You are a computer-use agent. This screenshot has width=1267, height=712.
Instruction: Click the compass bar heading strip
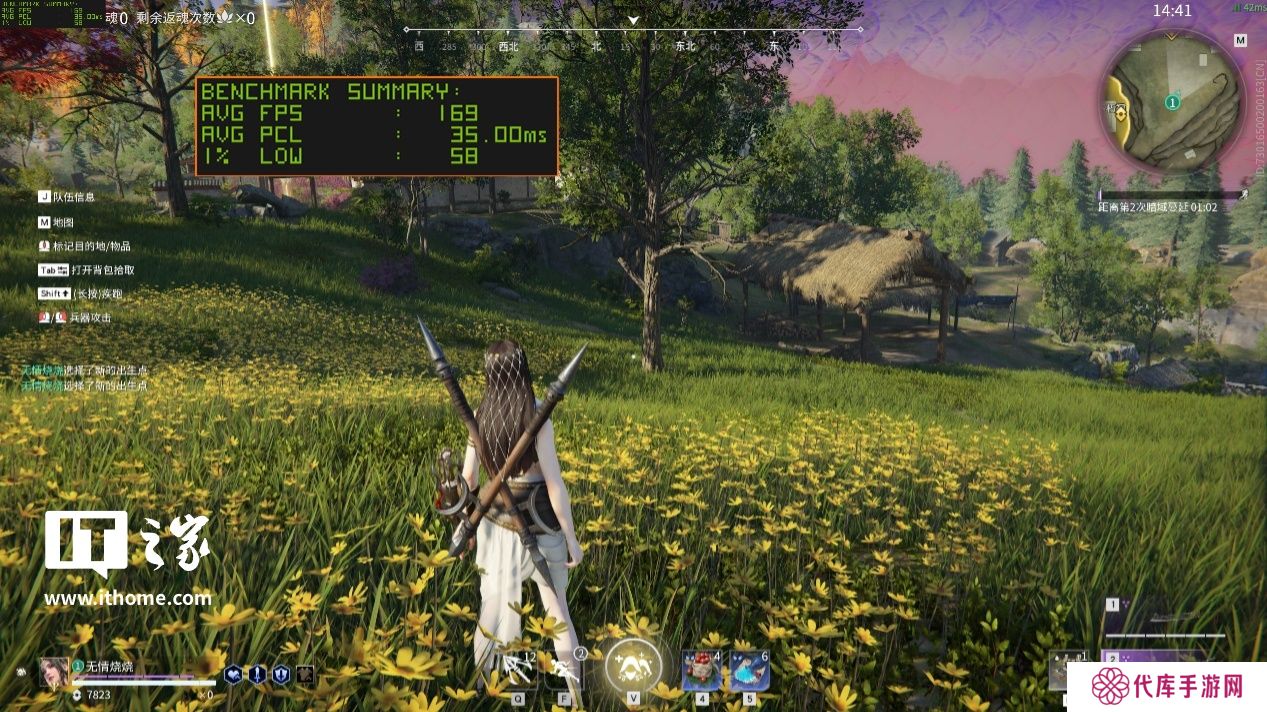coord(634,45)
